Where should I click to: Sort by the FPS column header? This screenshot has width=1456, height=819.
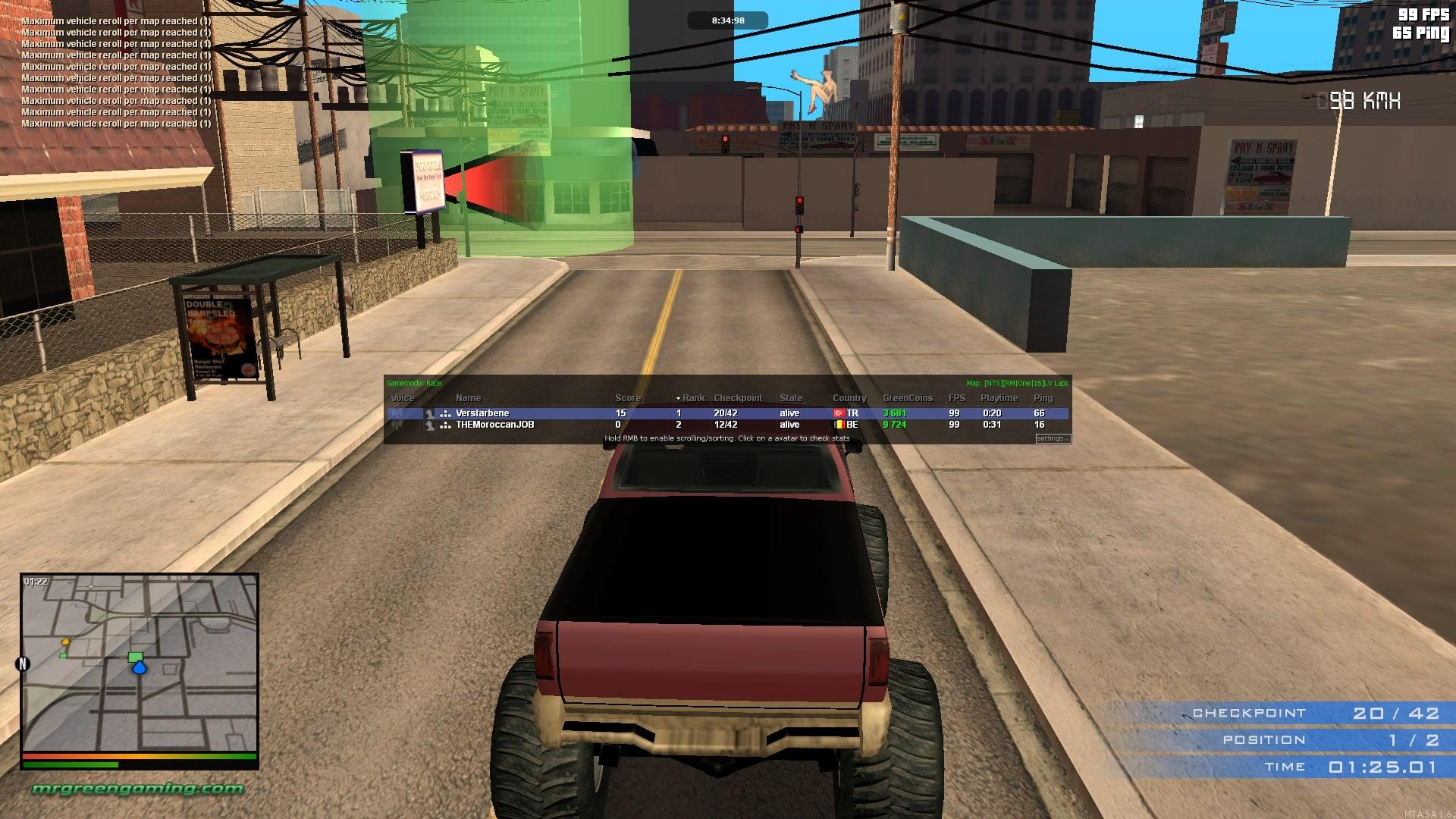(x=956, y=398)
